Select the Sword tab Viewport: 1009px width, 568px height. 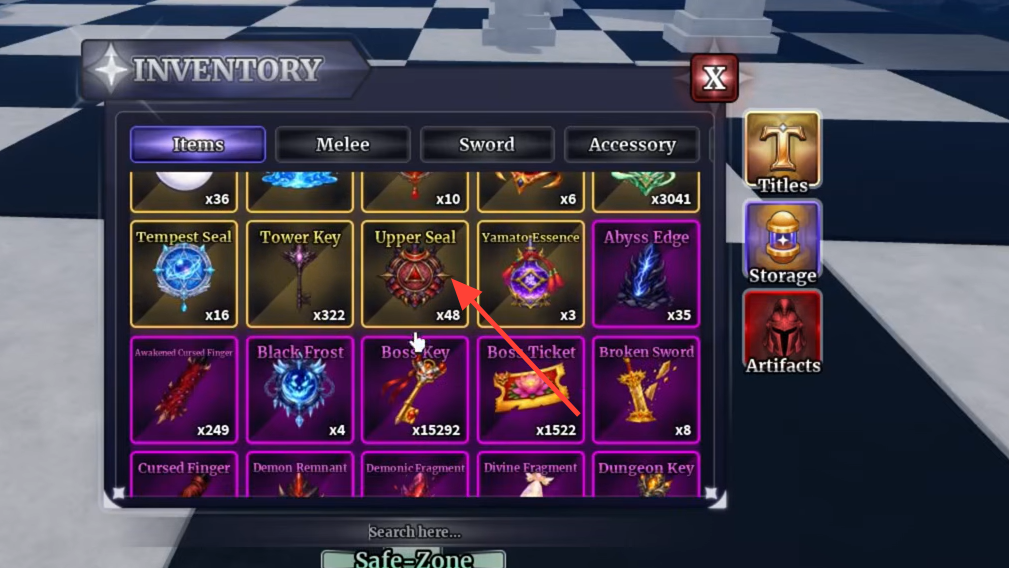point(487,145)
